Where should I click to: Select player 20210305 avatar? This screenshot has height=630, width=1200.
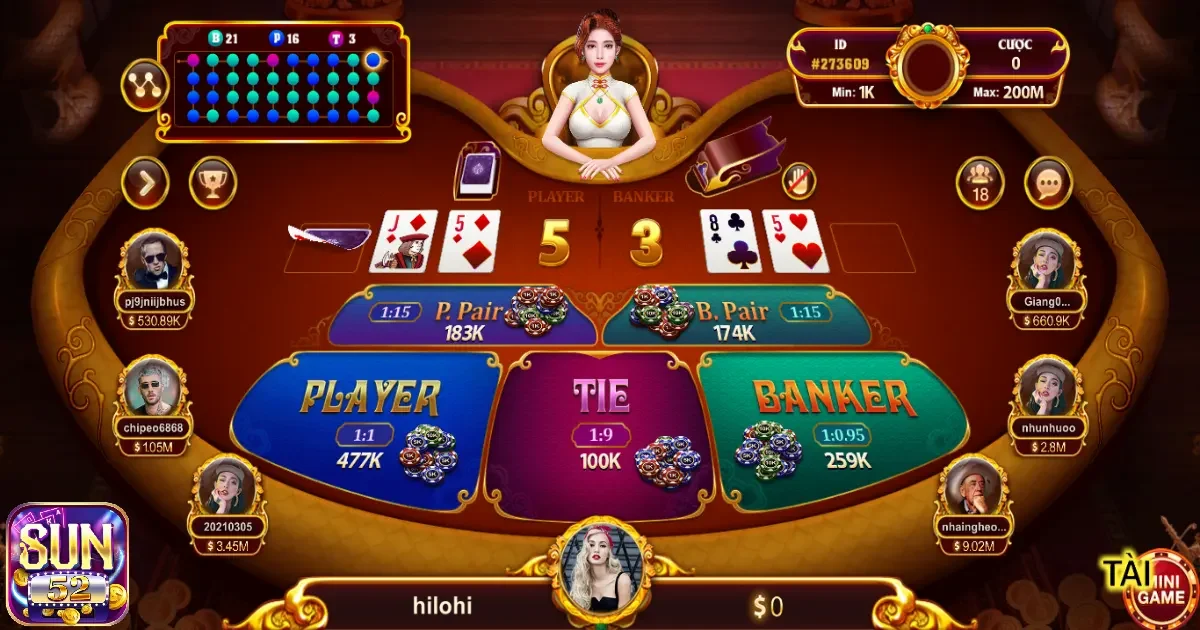point(228,487)
